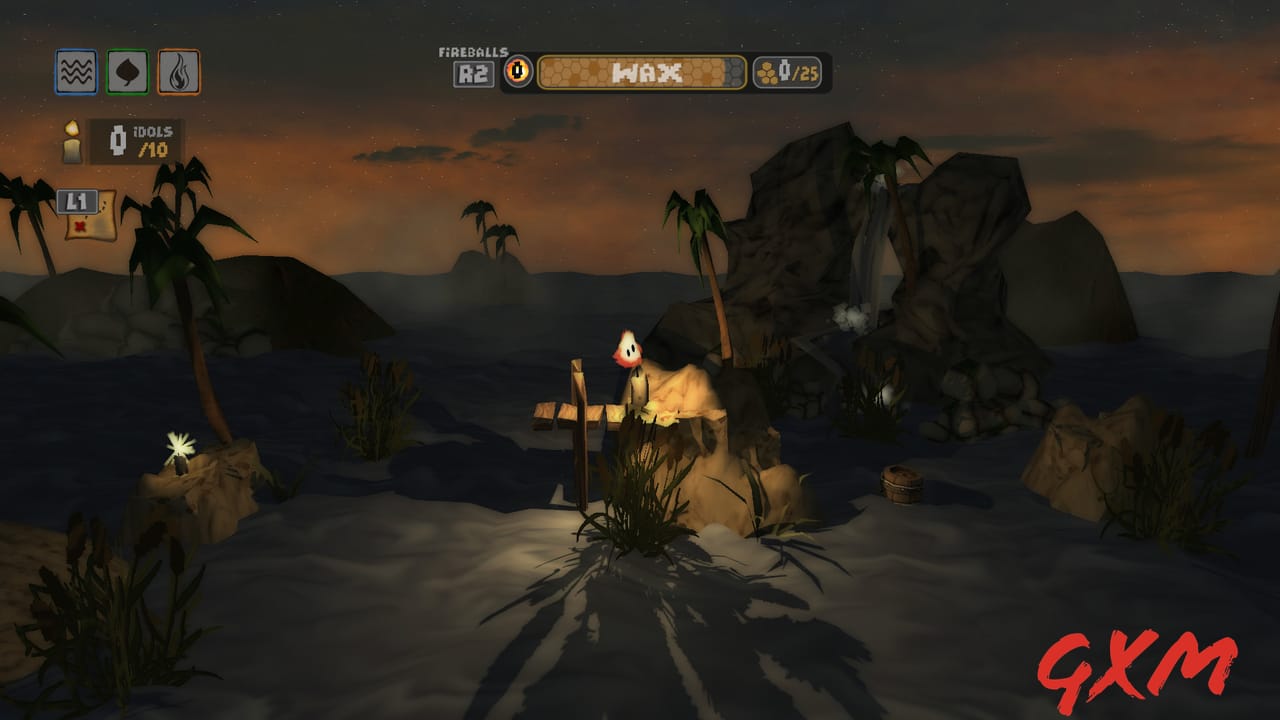
Task: Click the fireball orb icon next to R2
Action: pyautogui.click(x=519, y=70)
